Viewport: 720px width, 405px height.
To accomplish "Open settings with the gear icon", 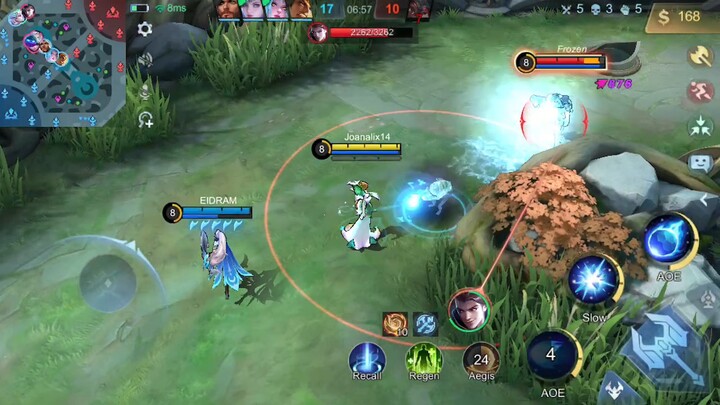I will pyautogui.click(x=145, y=29).
